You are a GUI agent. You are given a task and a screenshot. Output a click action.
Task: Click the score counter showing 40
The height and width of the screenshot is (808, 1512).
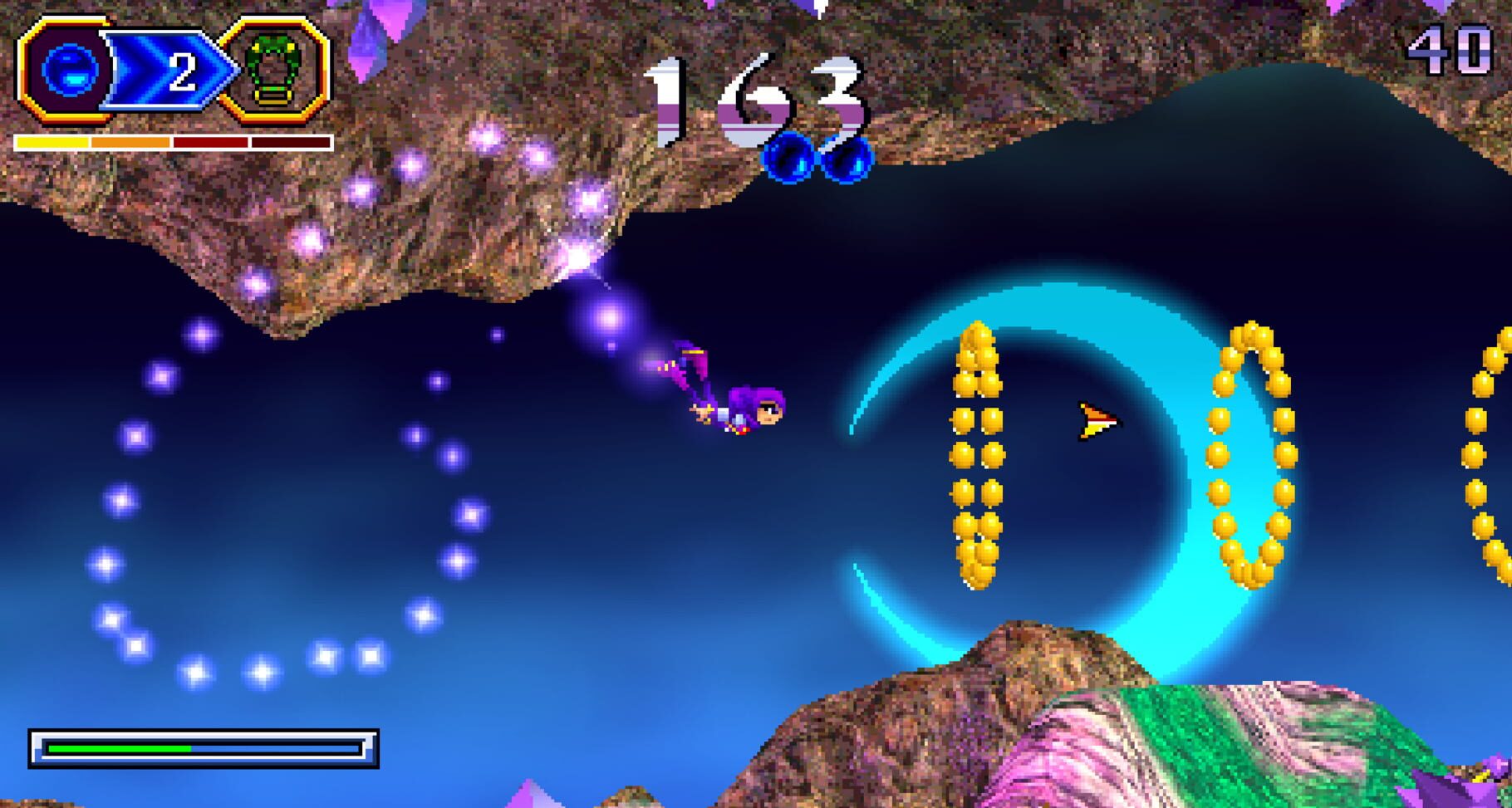tap(1450, 47)
